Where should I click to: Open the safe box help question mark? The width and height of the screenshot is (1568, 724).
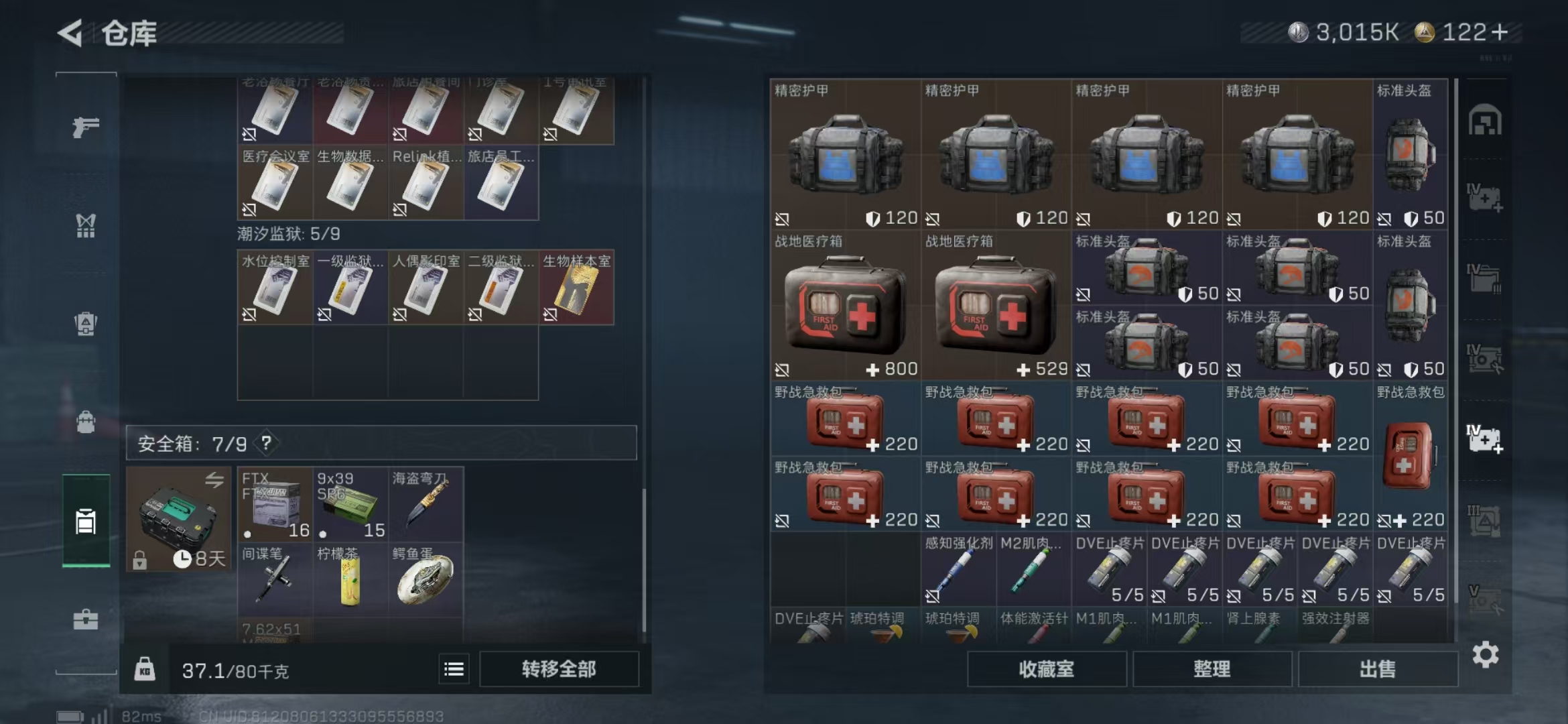(x=267, y=442)
